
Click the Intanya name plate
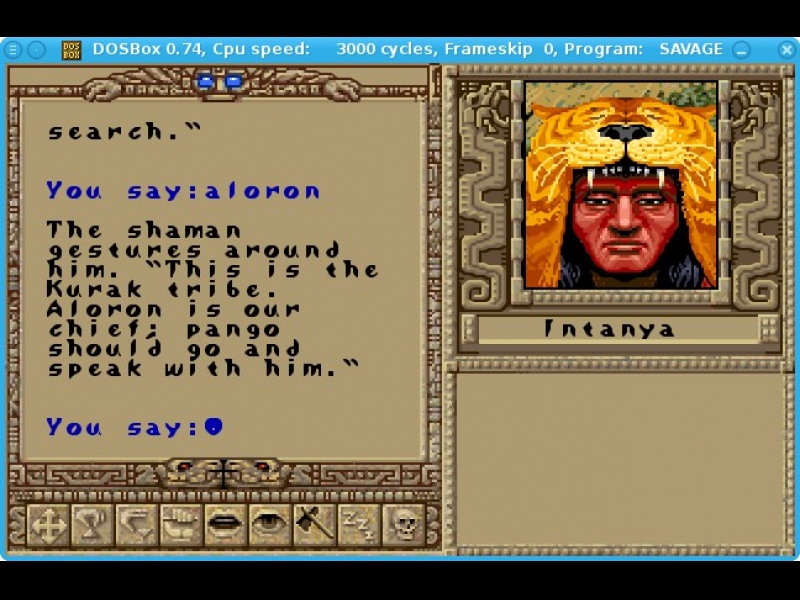tap(610, 329)
